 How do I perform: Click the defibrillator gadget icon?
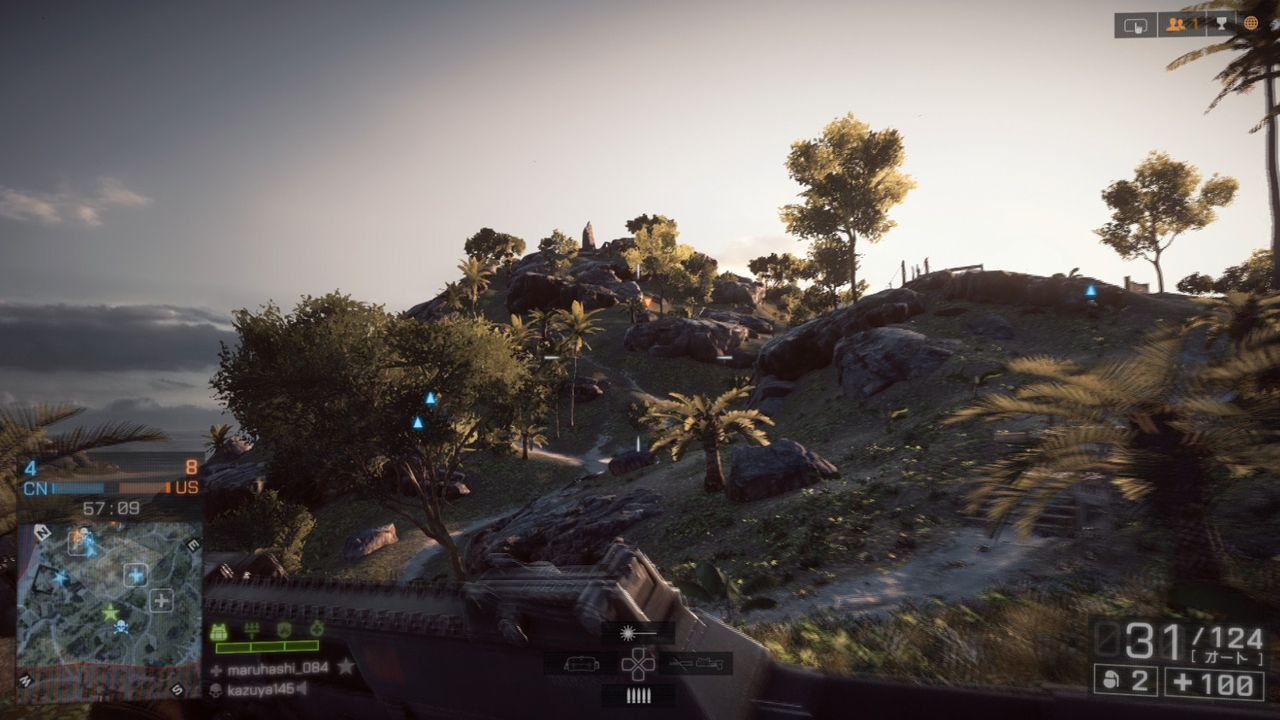click(316, 631)
